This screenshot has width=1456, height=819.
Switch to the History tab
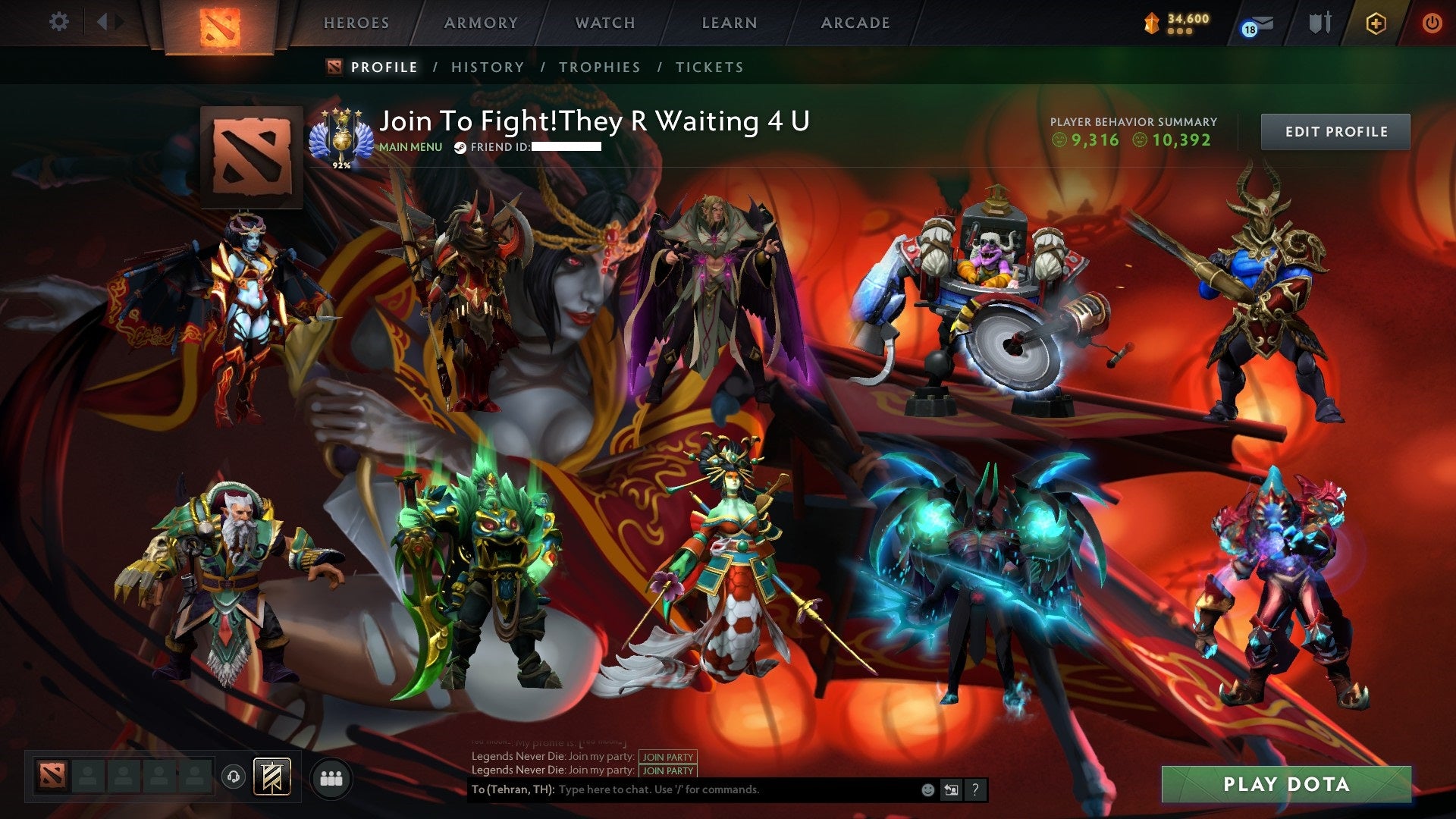coord(487,67)
